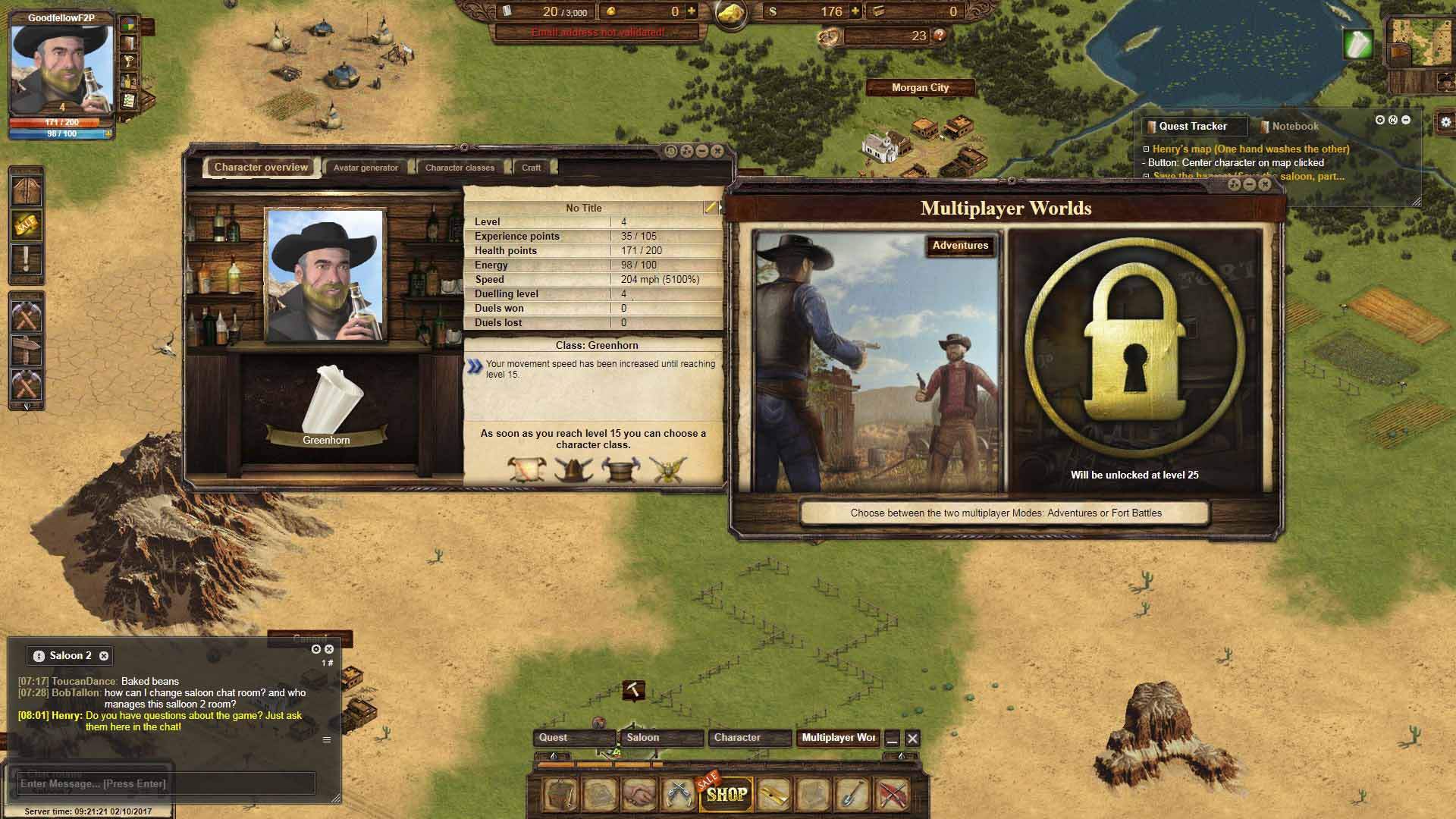Open the duels crossed-revolvers icon

coord(678,794)
